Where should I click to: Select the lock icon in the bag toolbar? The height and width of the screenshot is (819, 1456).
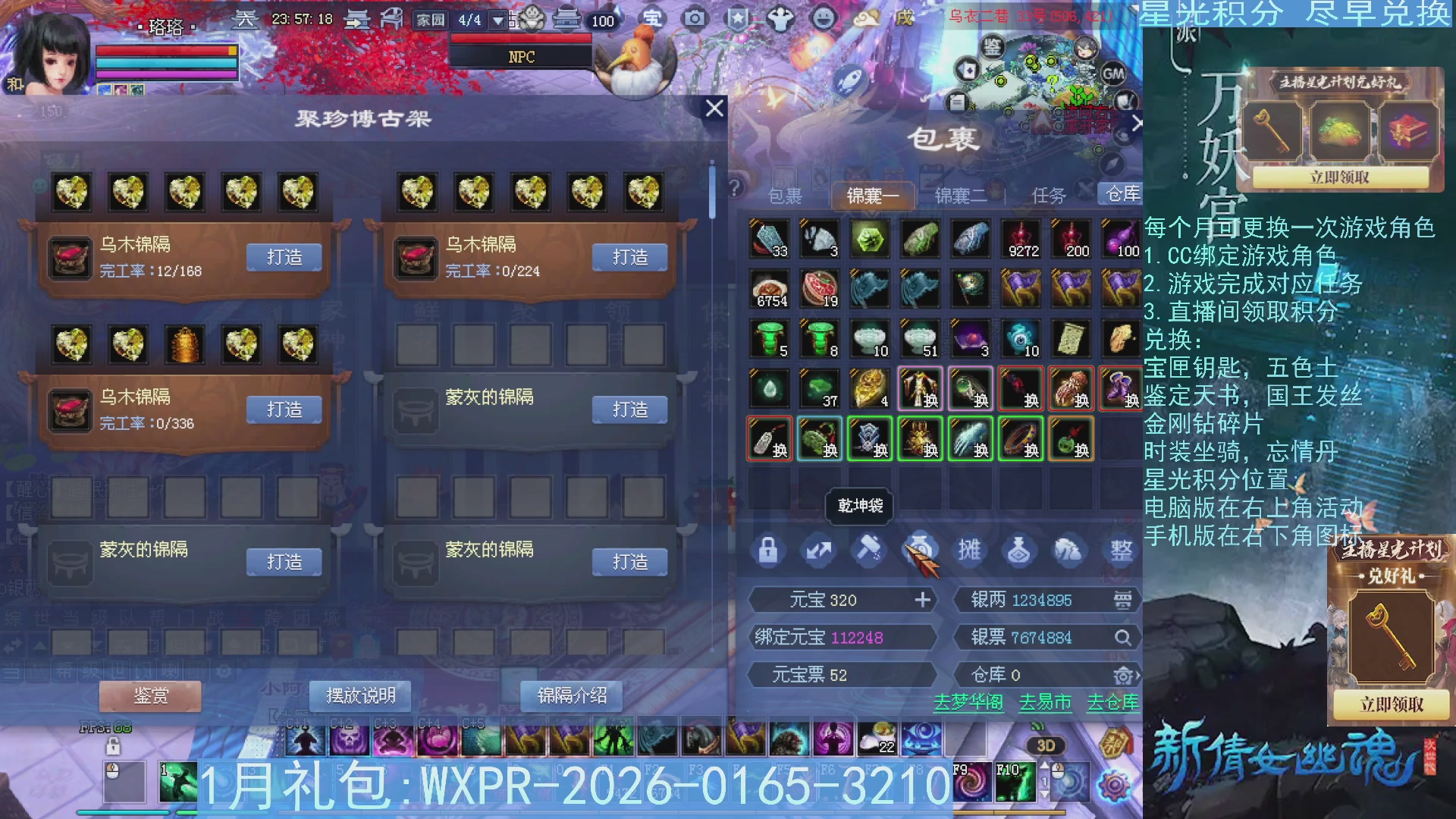tap(770, 550)
